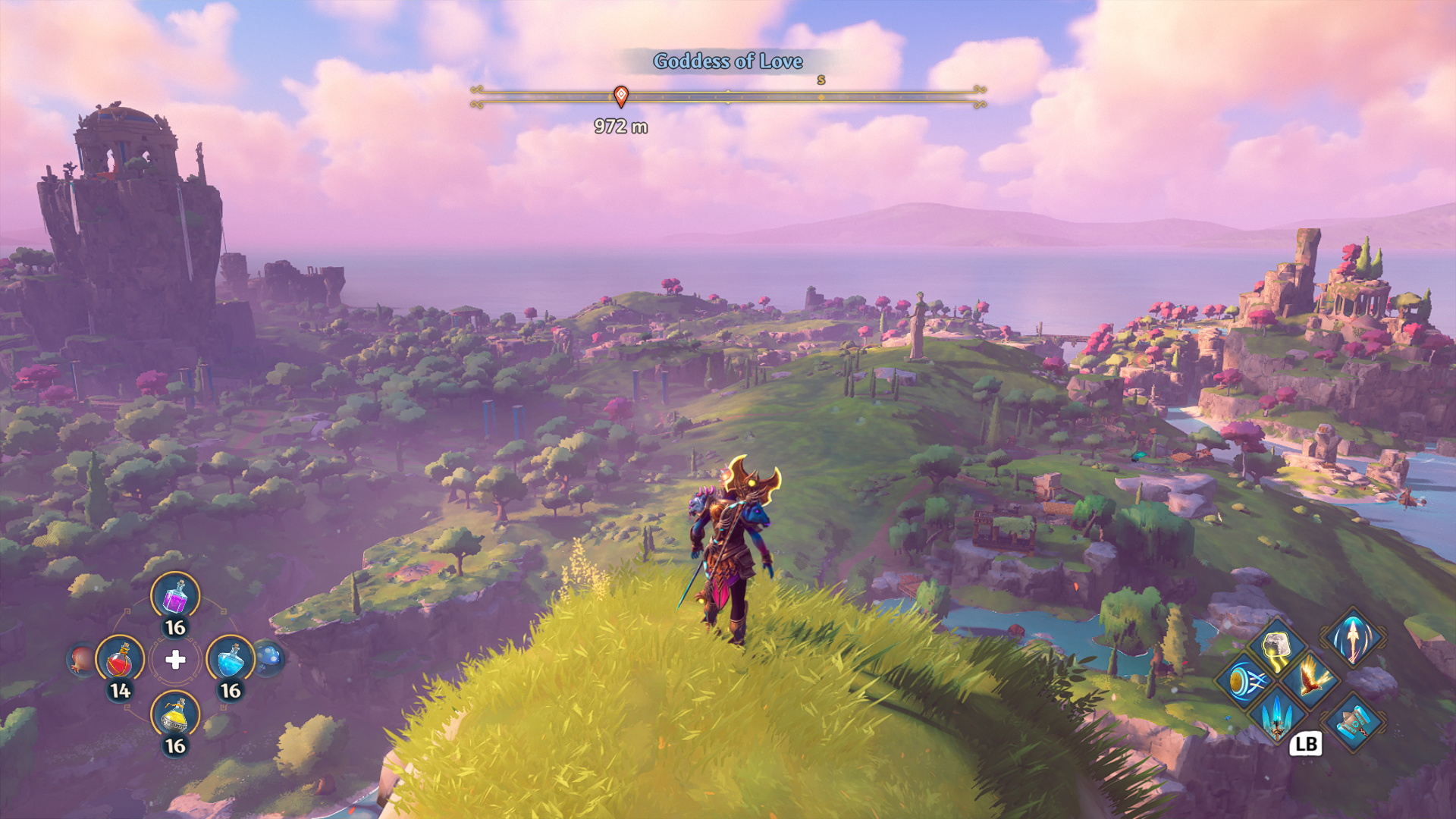Select the glowing arrow ability icon
The height and width of the screenshot is (819, 1456).
click(x=1353, y=635)
